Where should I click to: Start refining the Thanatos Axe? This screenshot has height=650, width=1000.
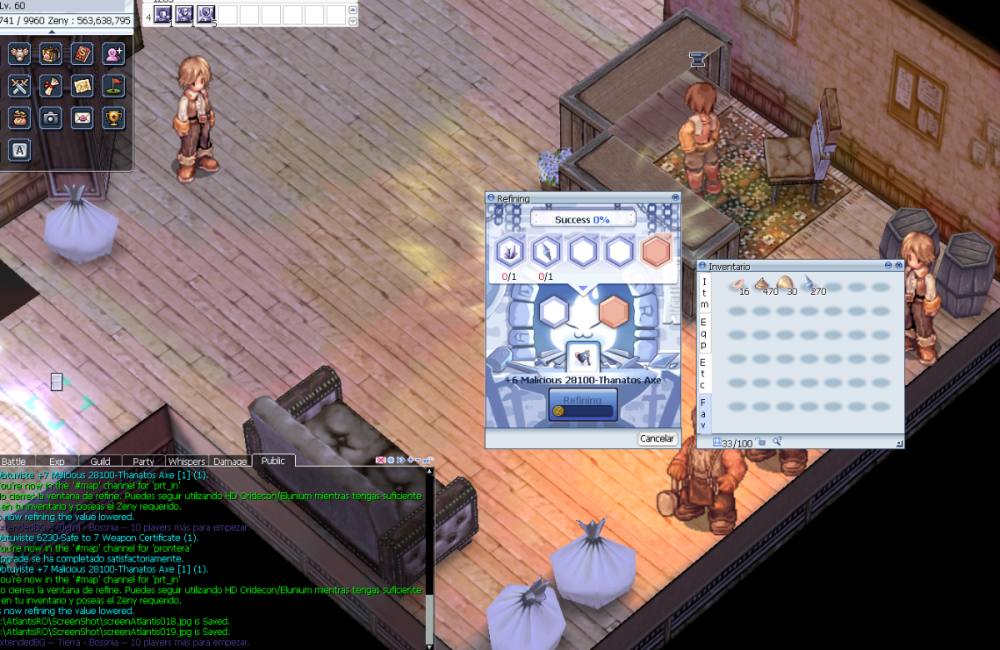pos(582,402)
